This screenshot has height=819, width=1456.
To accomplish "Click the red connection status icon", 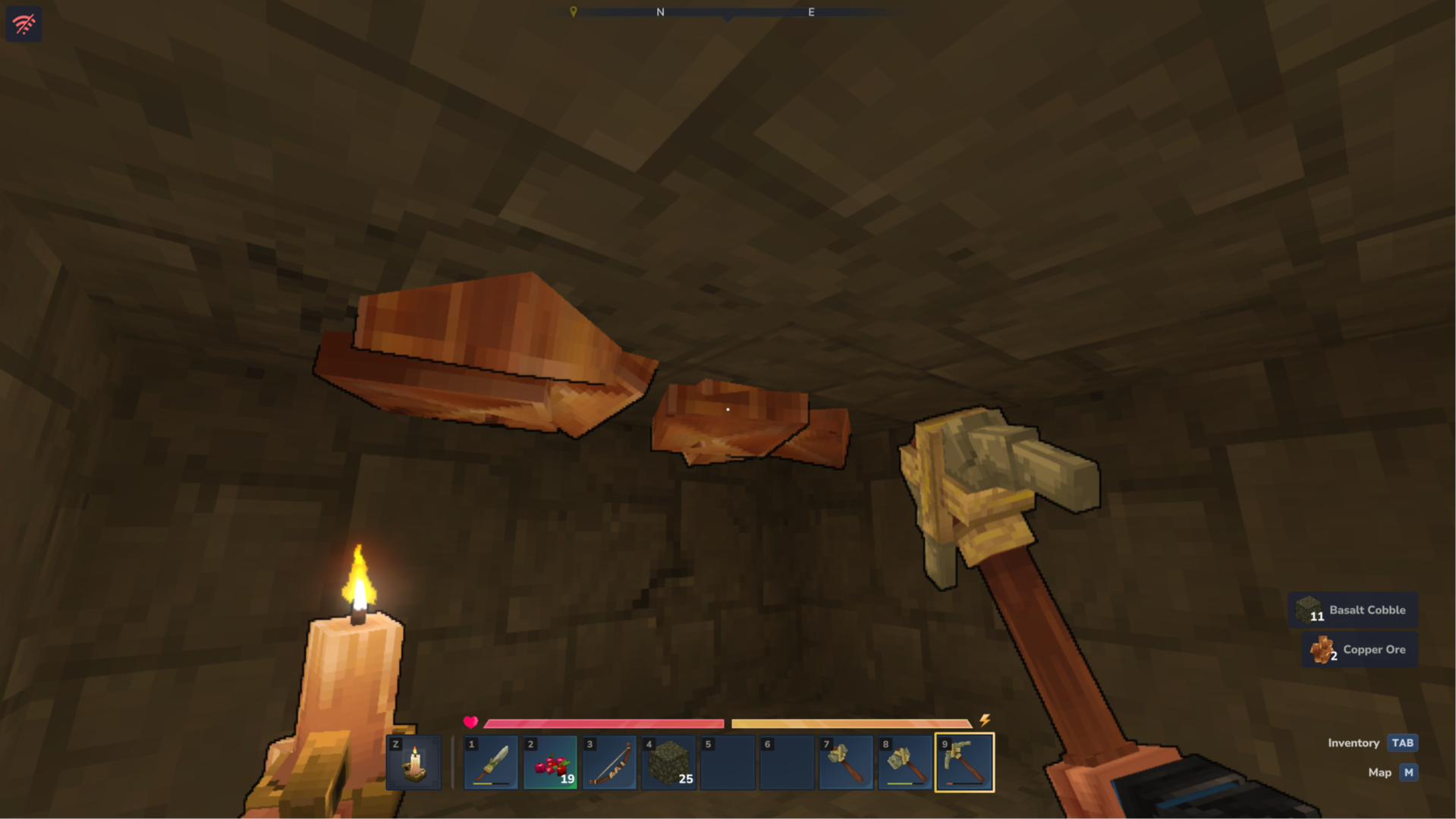I will tap(24, 24).
